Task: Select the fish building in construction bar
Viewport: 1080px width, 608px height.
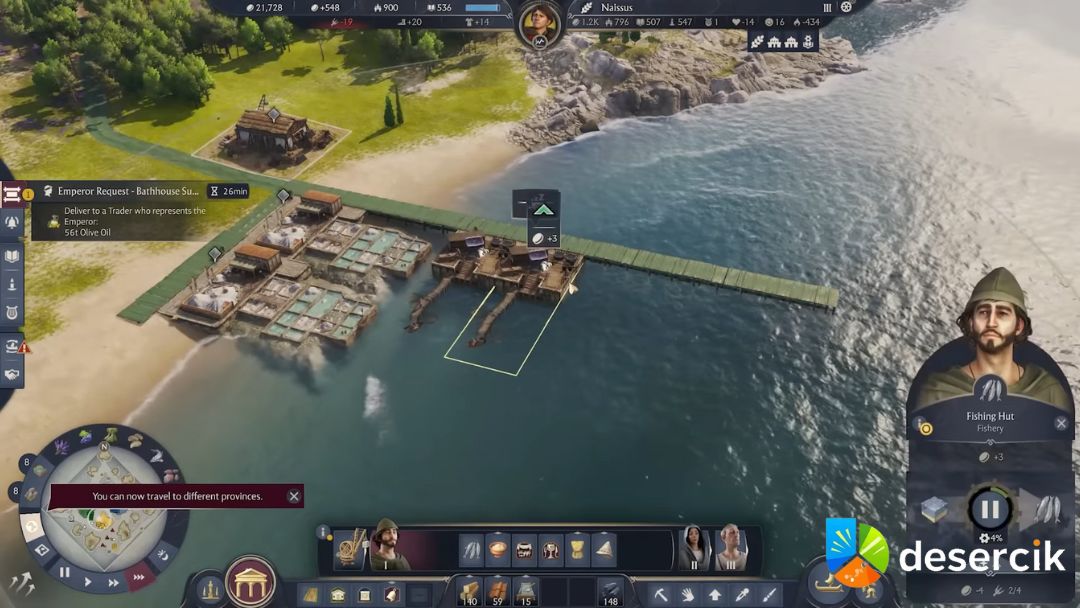Action: [x=472, y=549]
